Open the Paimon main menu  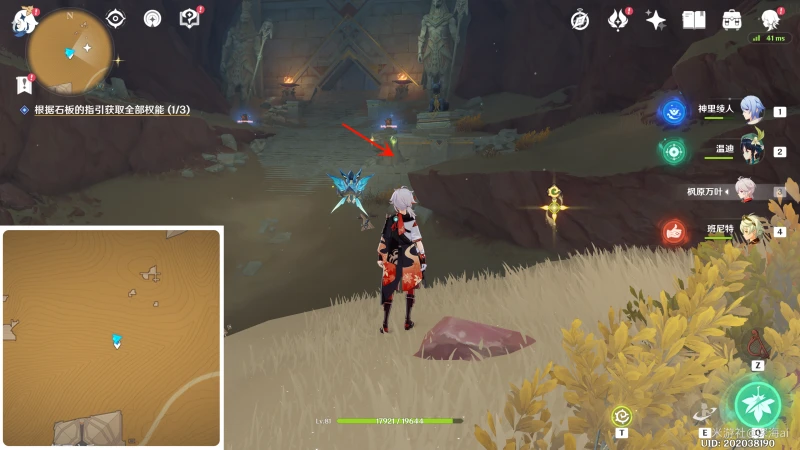(22, 21)
